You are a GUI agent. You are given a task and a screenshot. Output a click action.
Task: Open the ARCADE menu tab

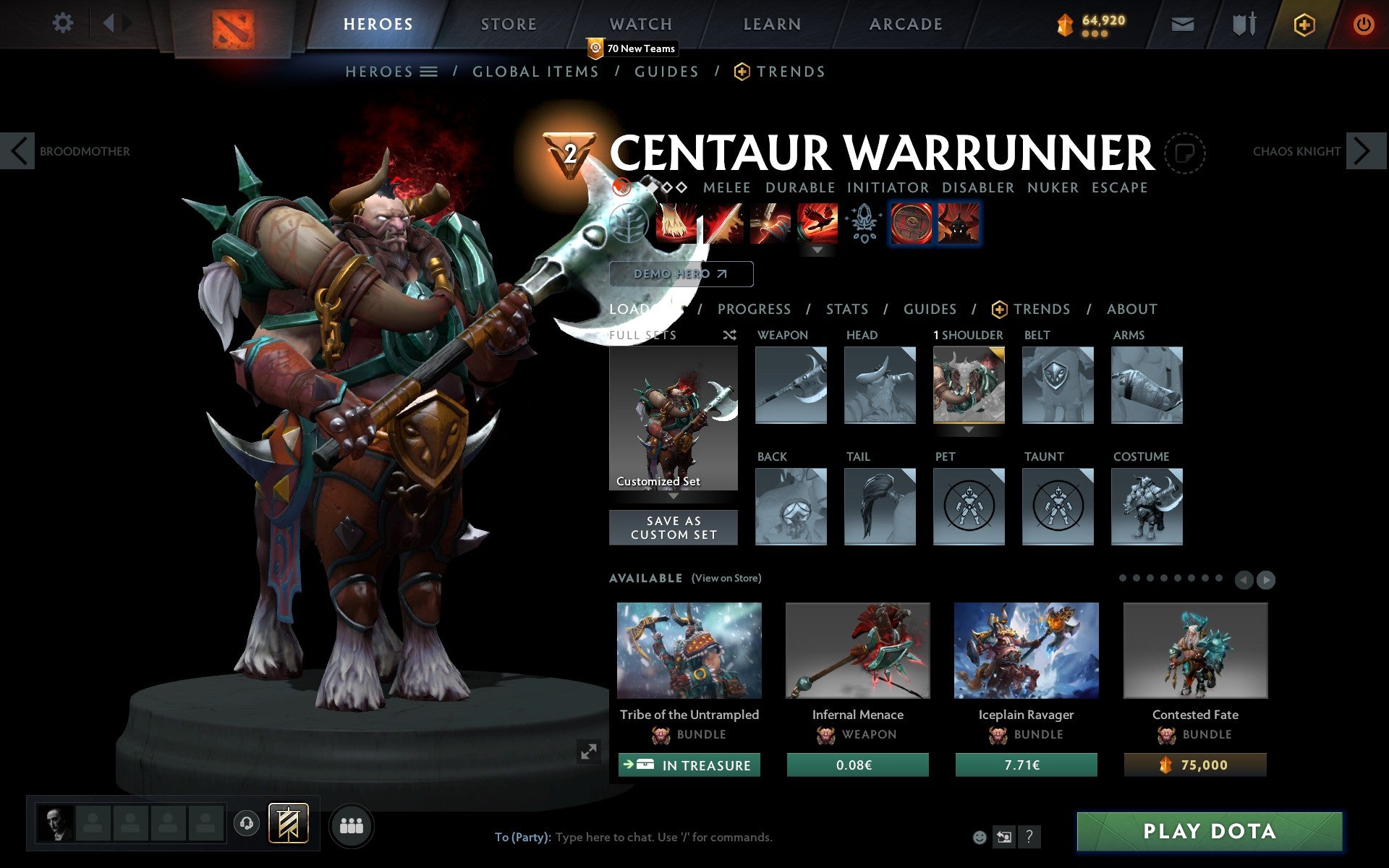coord(904,23)
